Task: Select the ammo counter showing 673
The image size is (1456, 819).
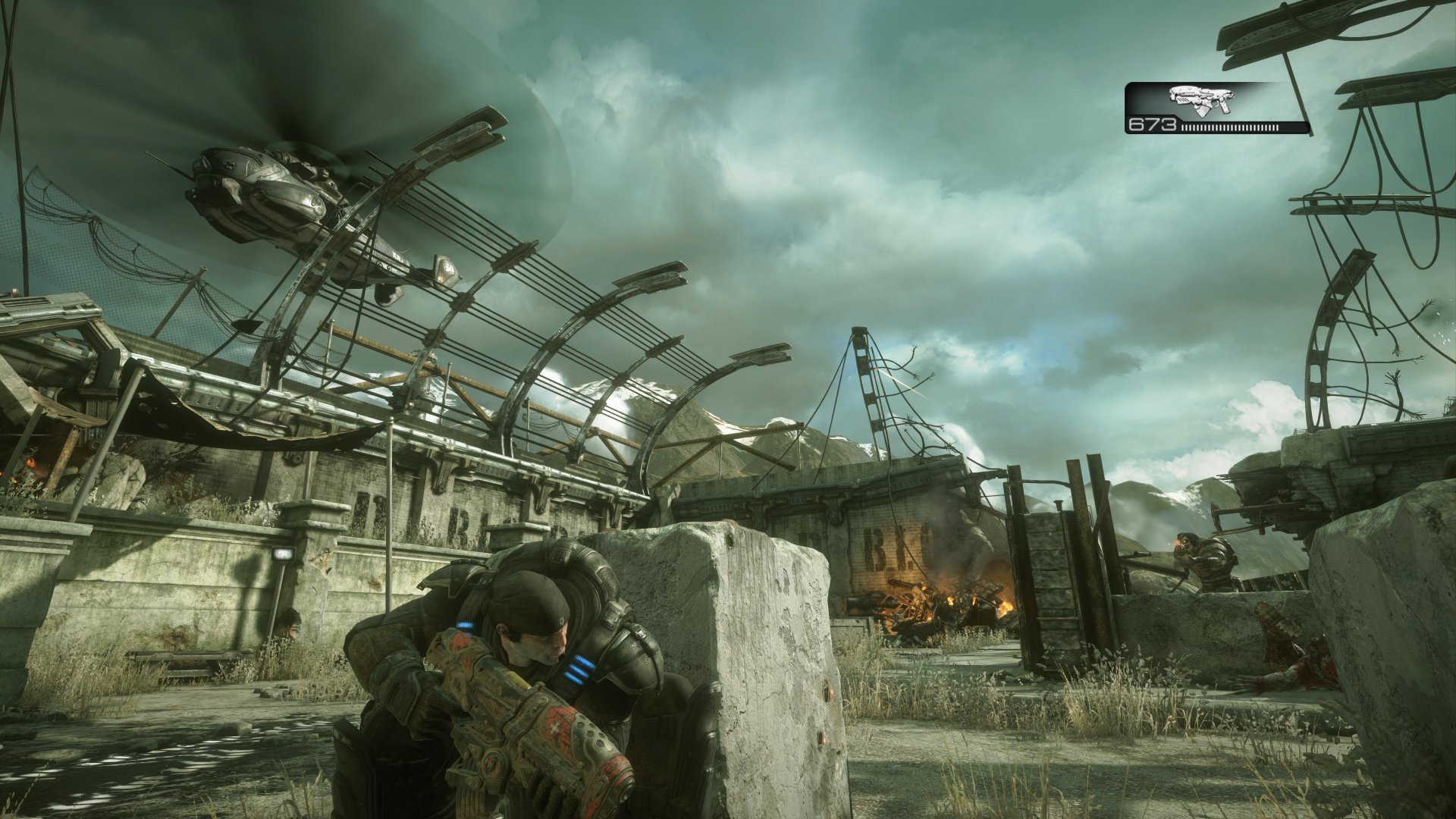Action: pyautogui.click(x=1153, y=126)
